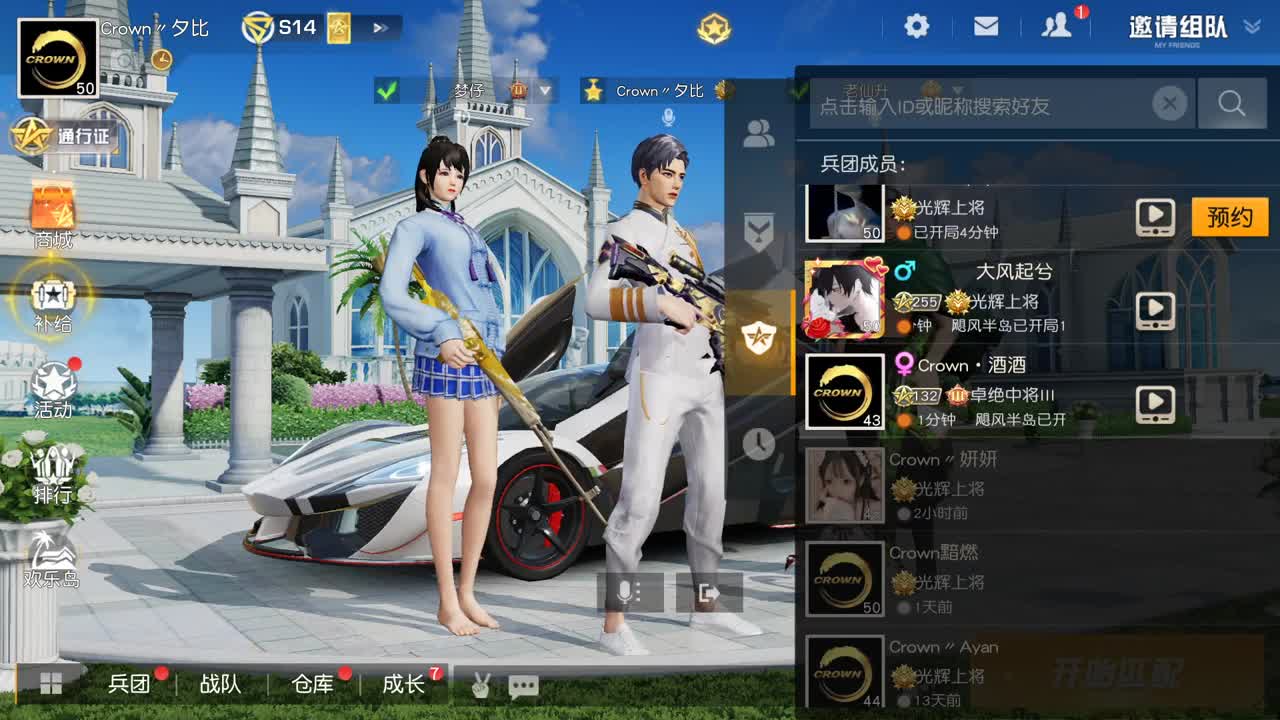Open recent players via clock icon

pos(757,440)
